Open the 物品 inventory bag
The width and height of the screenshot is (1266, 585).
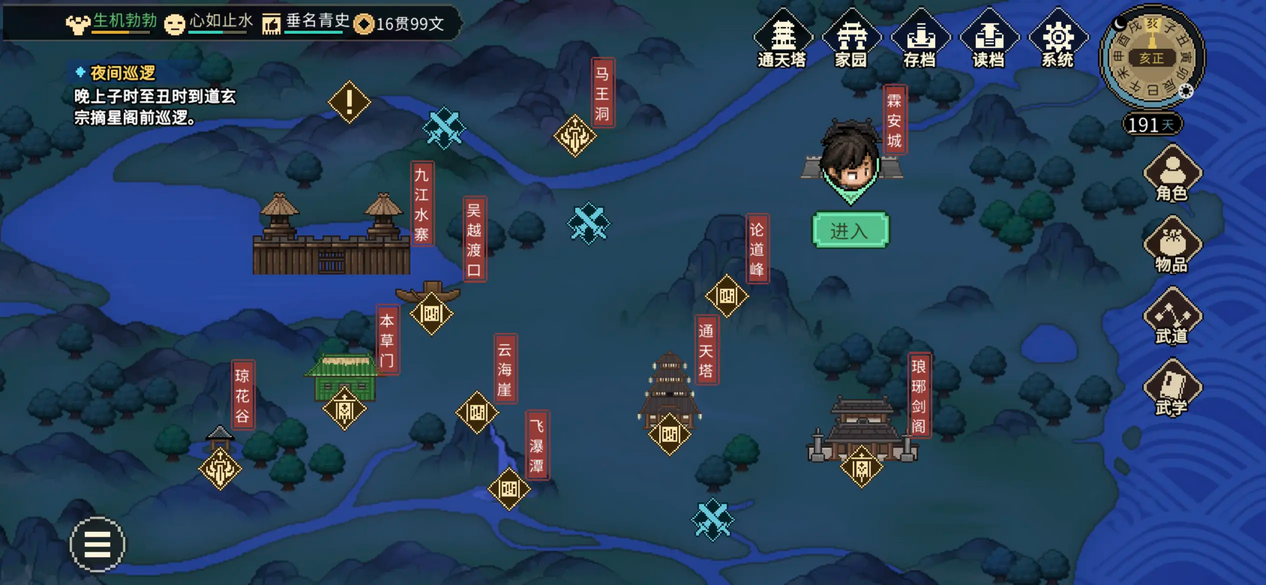coord(1172,244)
